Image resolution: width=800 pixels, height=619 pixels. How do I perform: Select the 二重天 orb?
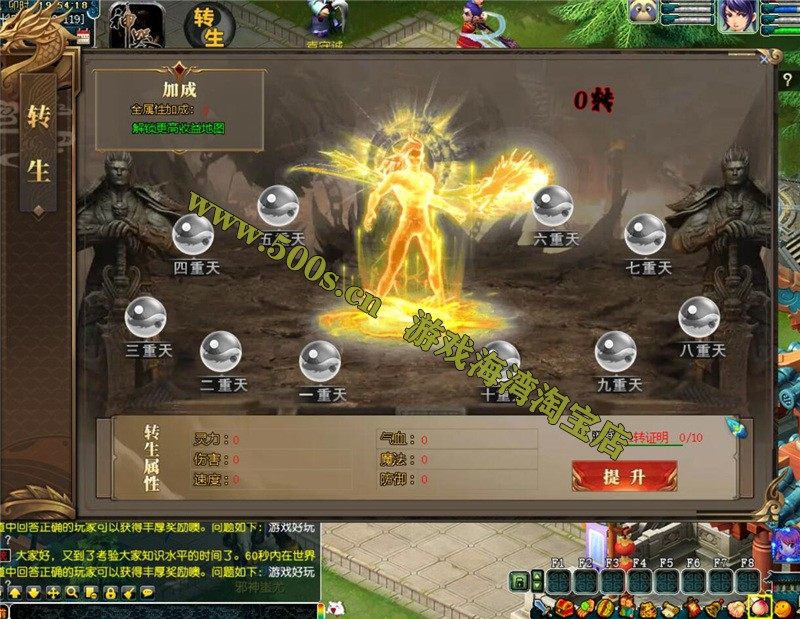click(220, 351)
